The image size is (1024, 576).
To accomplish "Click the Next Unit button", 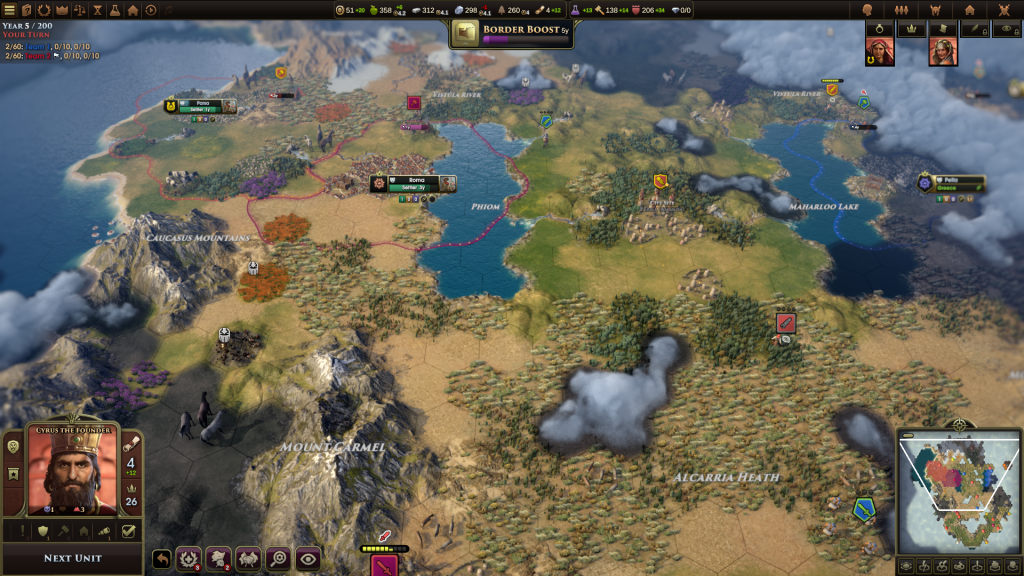I will coord(72,558).
